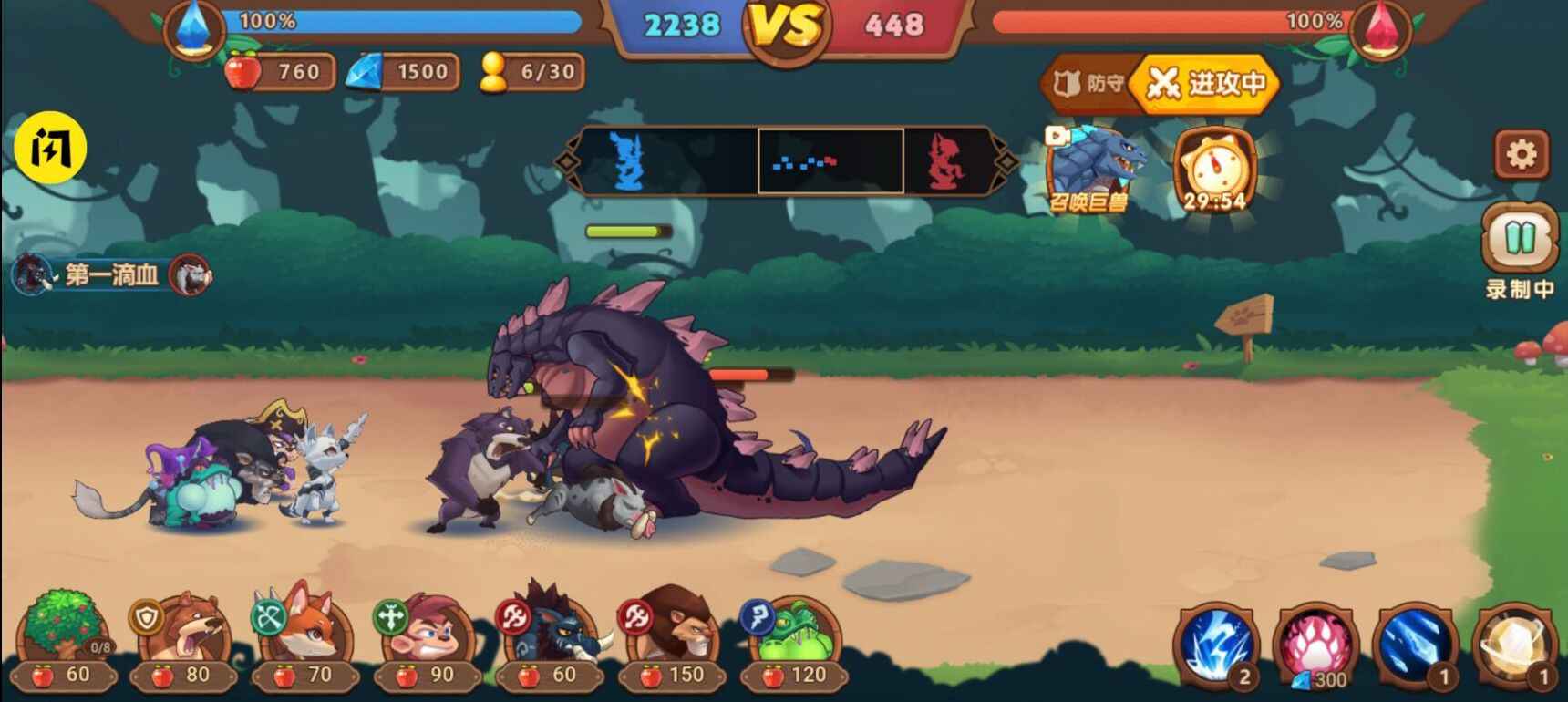Select attack mode (进攻中)
This screenshot has width=1568, height=702.
(x=1207, y=84)
